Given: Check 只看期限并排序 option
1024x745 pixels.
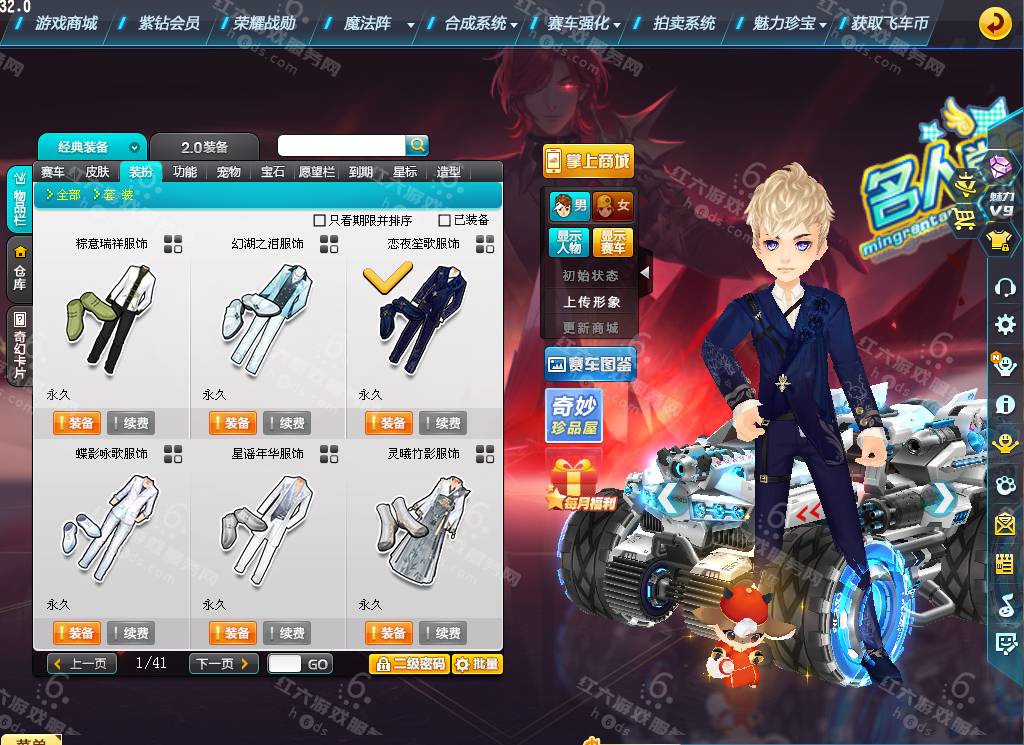Looking at the screenshot, I should tap(320, 220).
